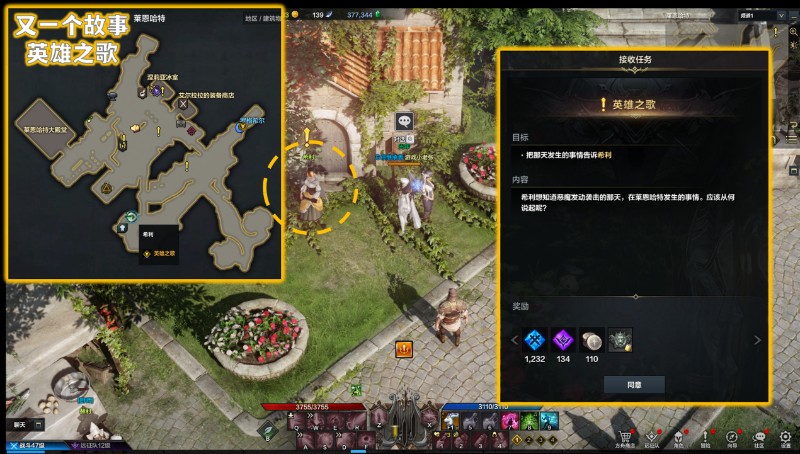This screenshot has width=800, height=454.
Task: Open the 聊天 chat tab
Action: [20, 426]
